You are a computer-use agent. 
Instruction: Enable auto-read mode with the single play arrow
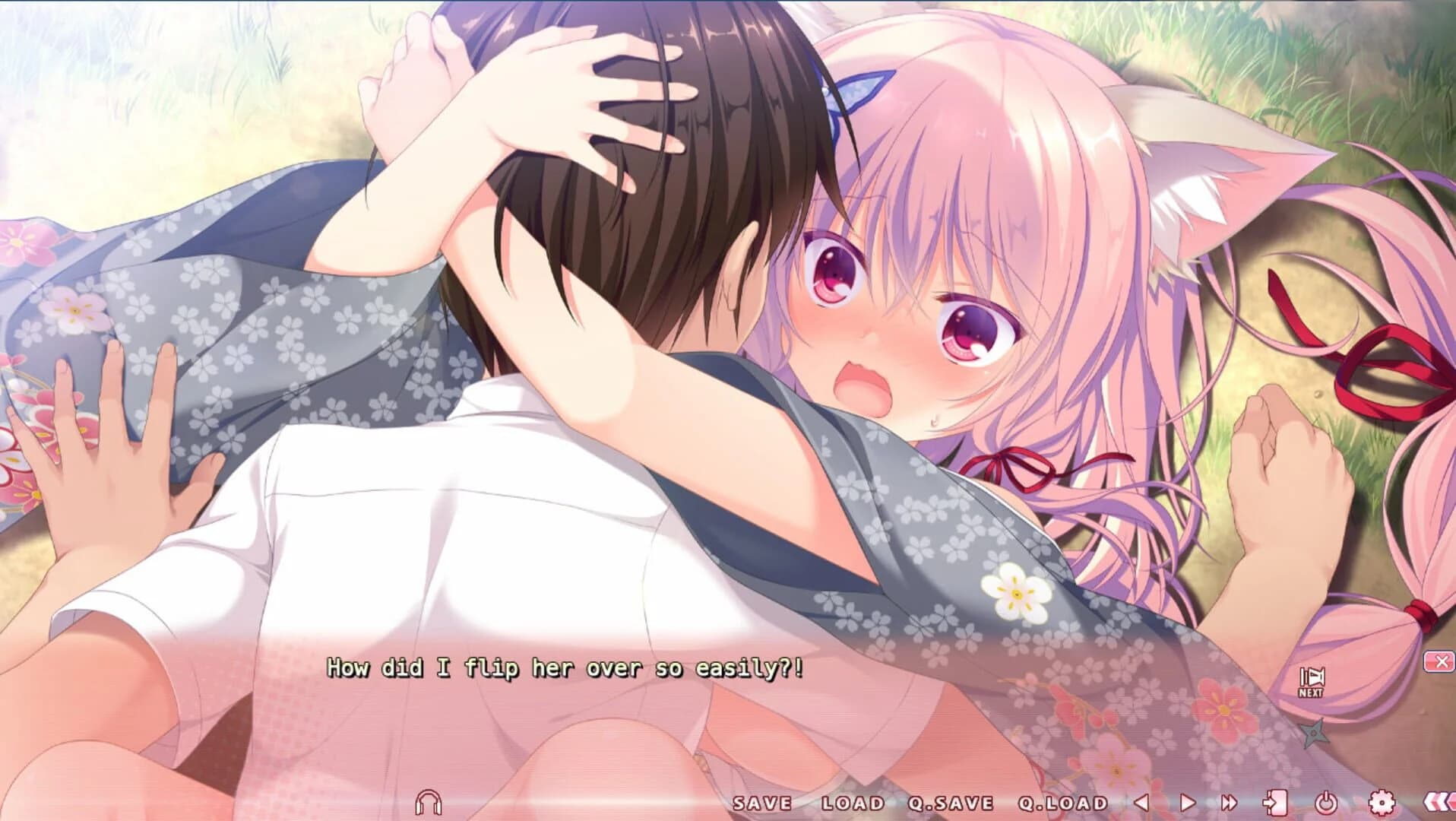click(x=1185, y=800)
